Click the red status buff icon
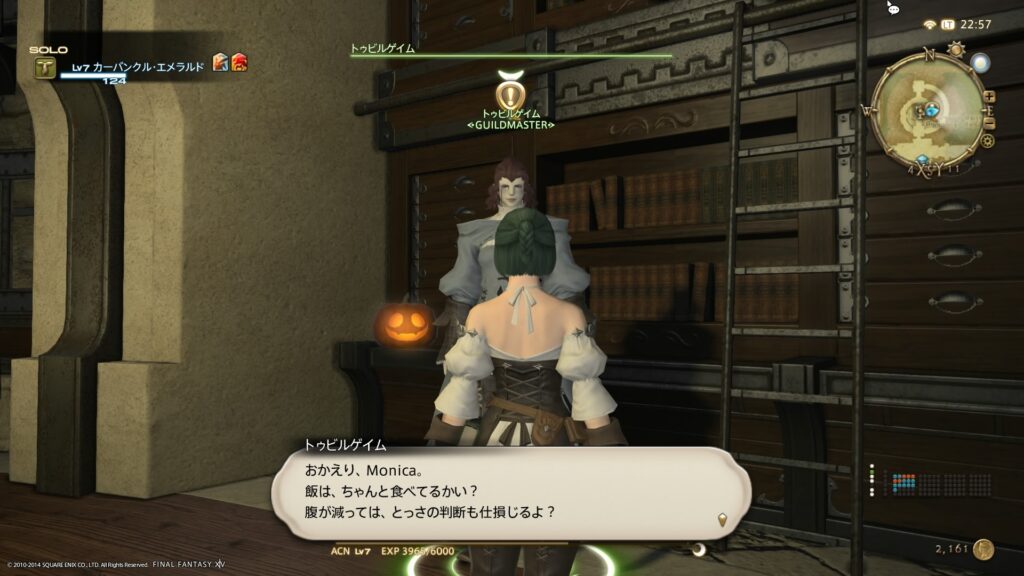 (239, 63)
